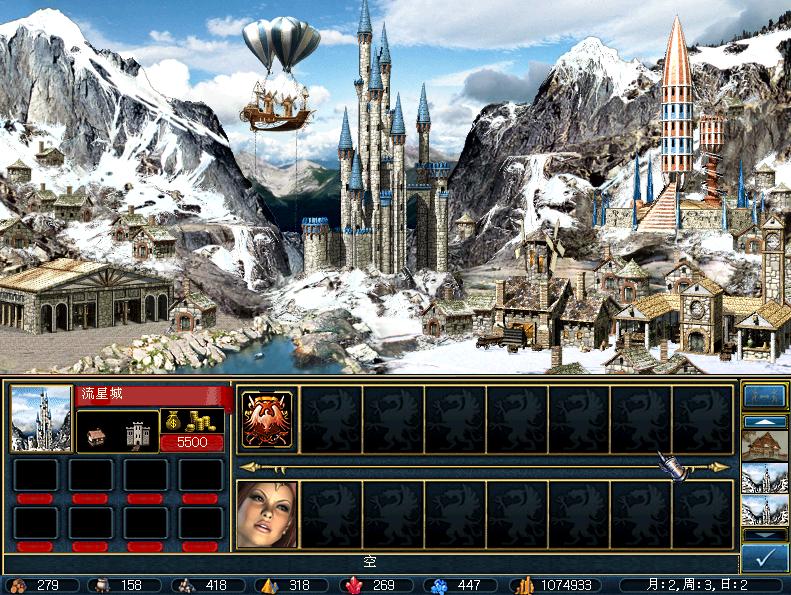Click the split troops button
This screenshot has height=595, width=791.
point(764,396)
